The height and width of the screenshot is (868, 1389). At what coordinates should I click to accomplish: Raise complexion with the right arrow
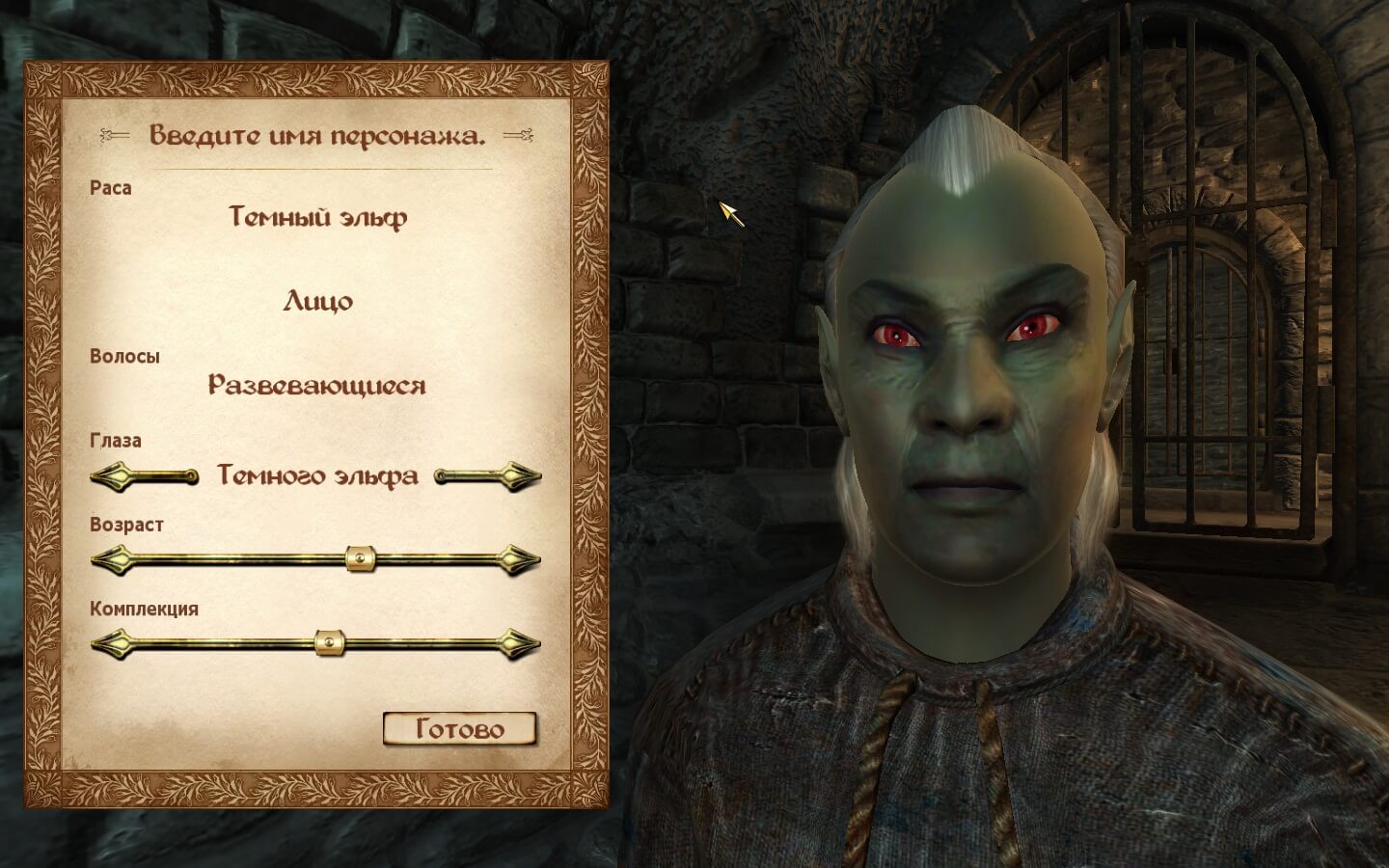pos(522,642)
